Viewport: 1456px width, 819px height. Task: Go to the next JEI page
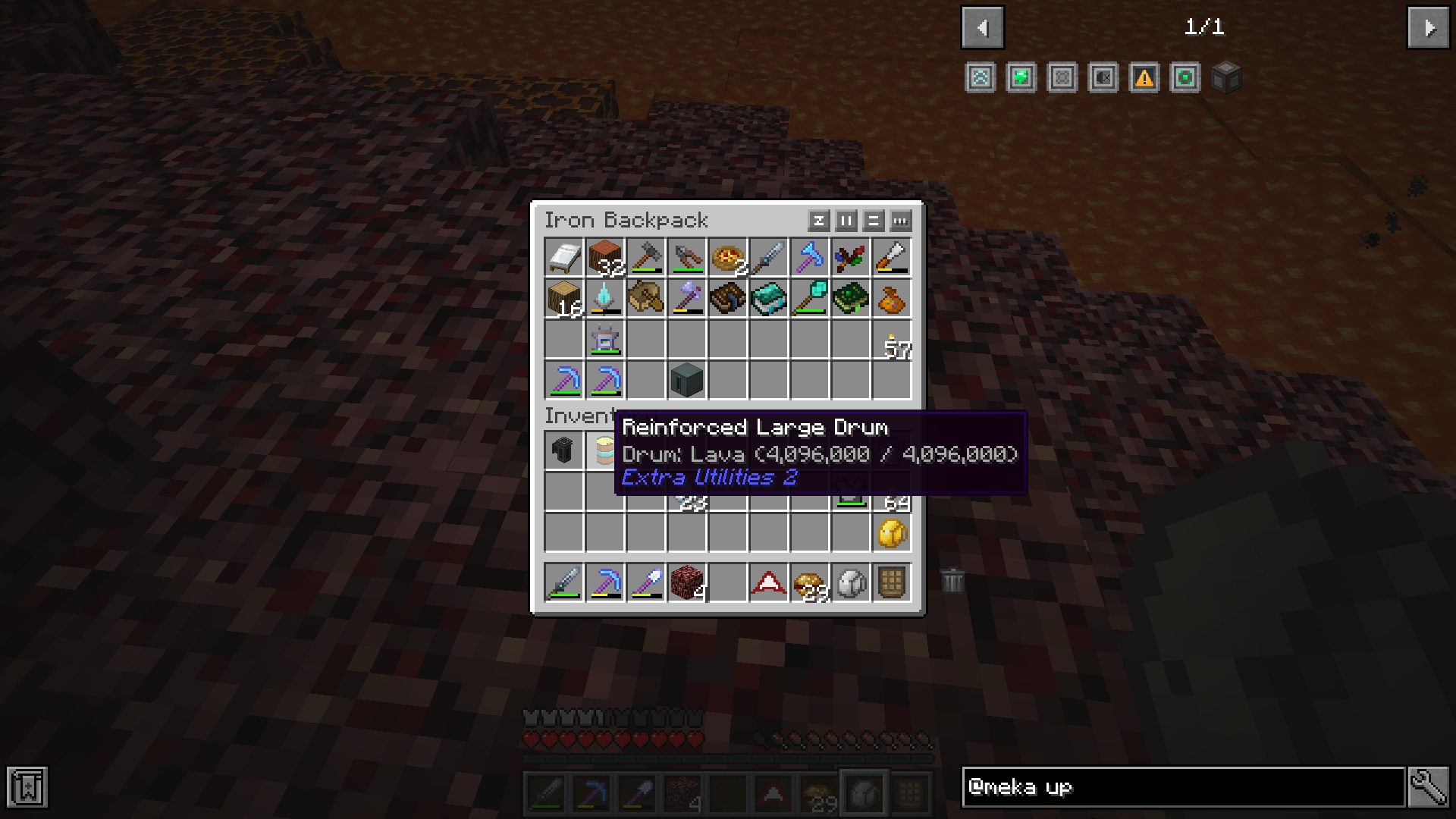point(1428,28)
